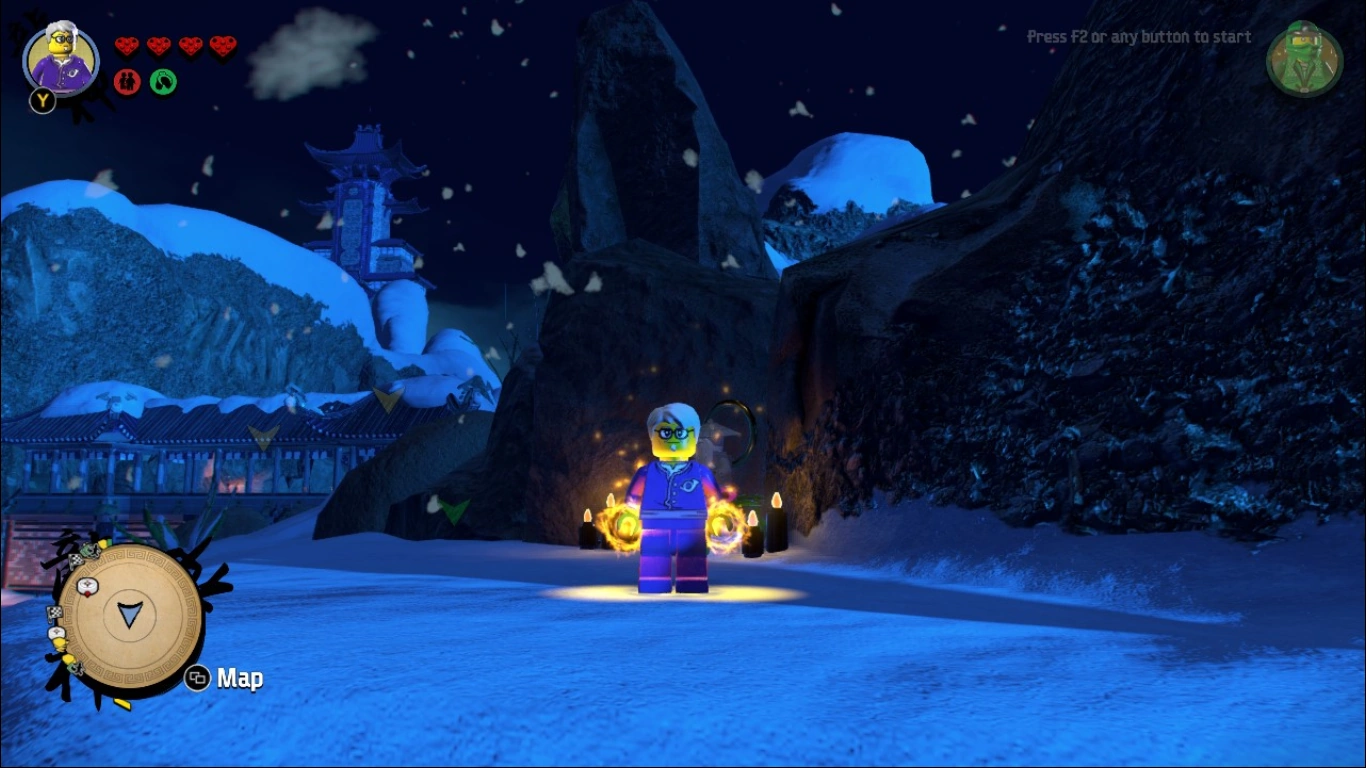Click the Press F2 or any button to start prompt
The image size is (1366, 768).
tap(1138, 36)
